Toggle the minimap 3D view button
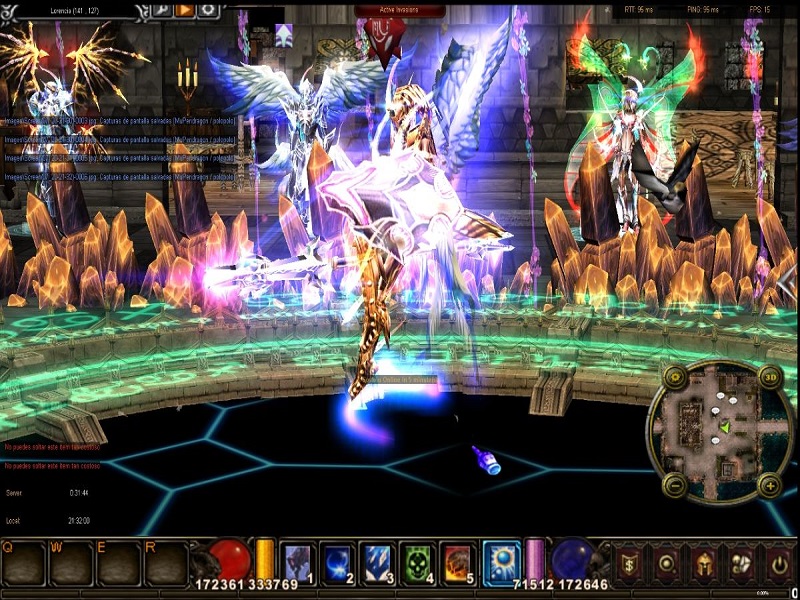Viewport: 800px width, 600px height. (769, 377)
